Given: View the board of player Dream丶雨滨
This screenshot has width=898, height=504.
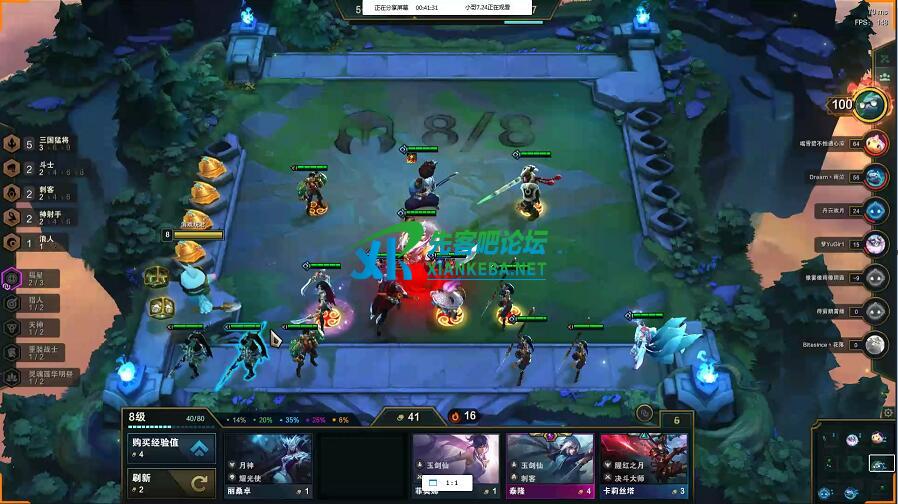Looking at the screenshot, I should pyautogui.click(x=875, y=177).
